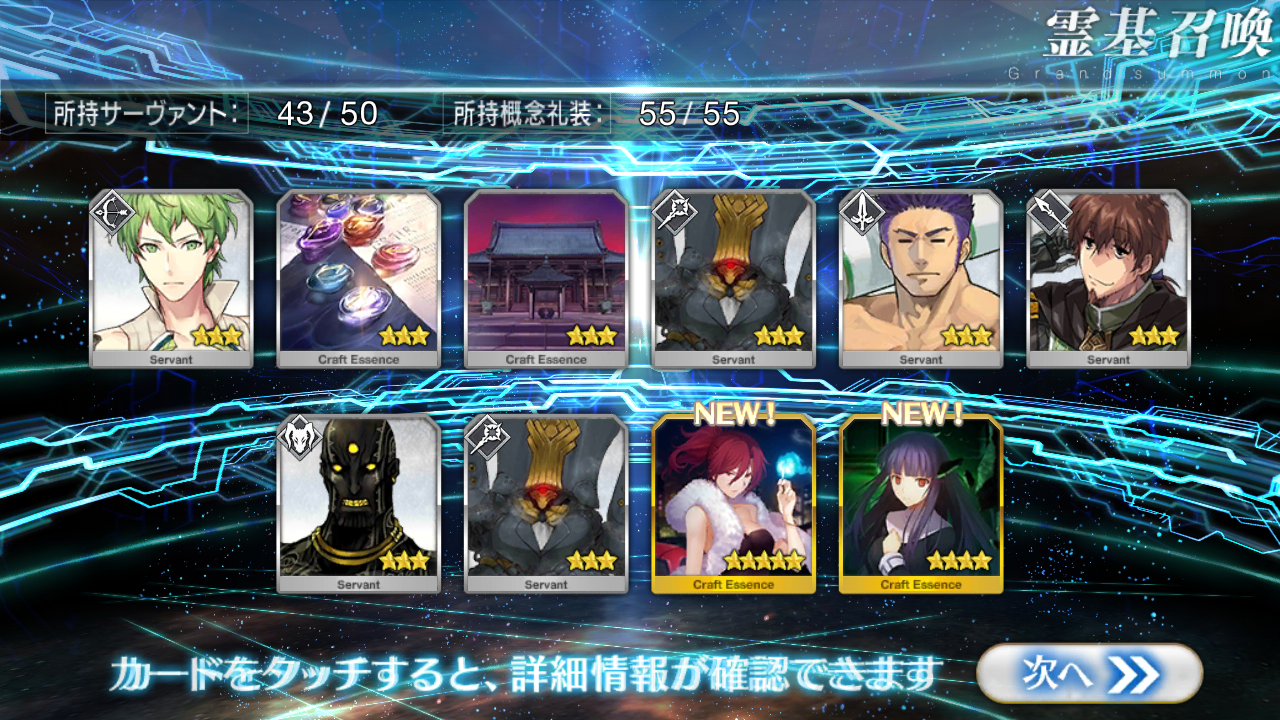View the colored gemstones Craft Essence card
Screen dimensions: 1280x720
[359, 279]
